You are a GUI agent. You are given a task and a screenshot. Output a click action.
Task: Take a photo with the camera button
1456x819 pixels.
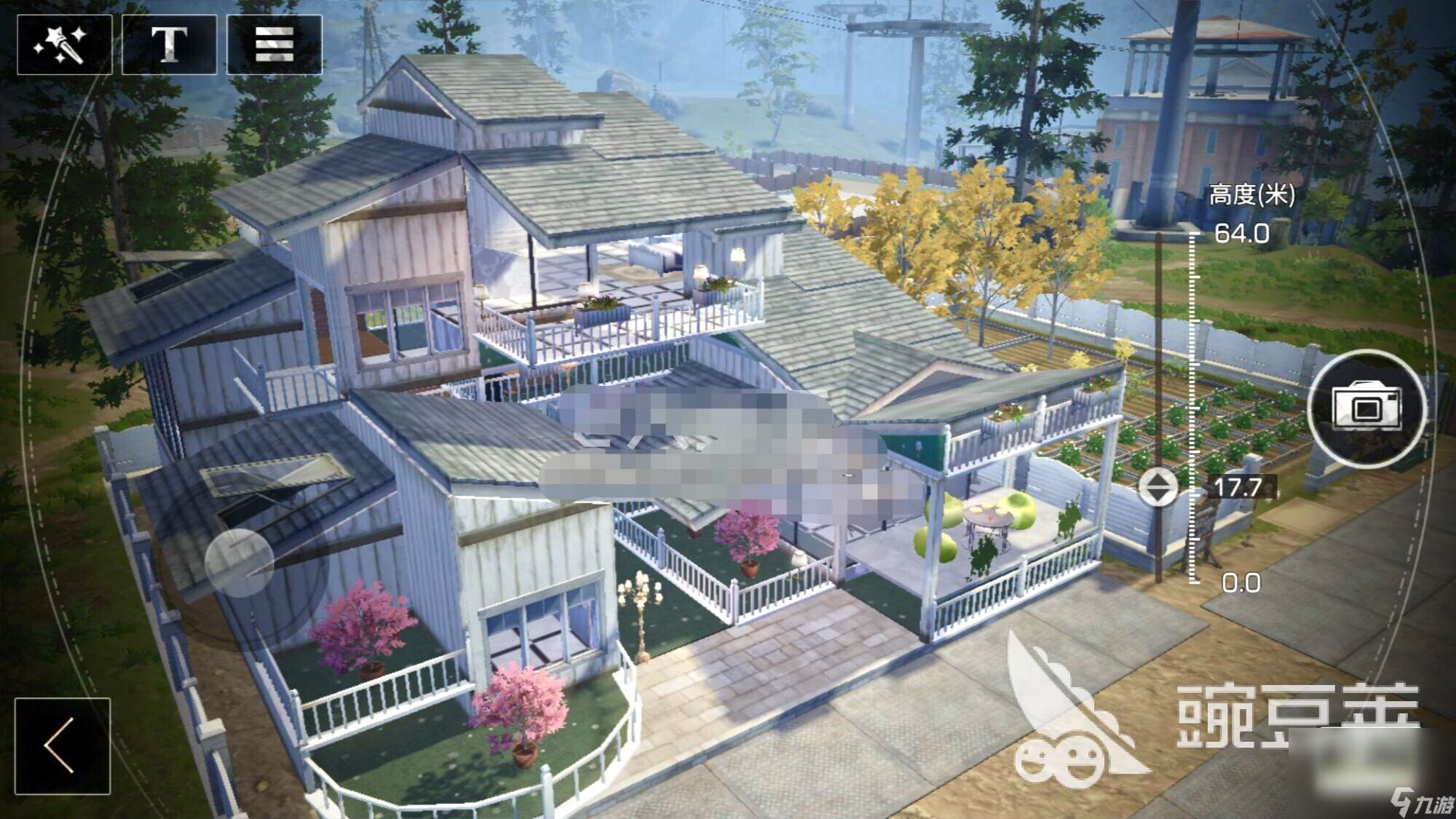1366,408
